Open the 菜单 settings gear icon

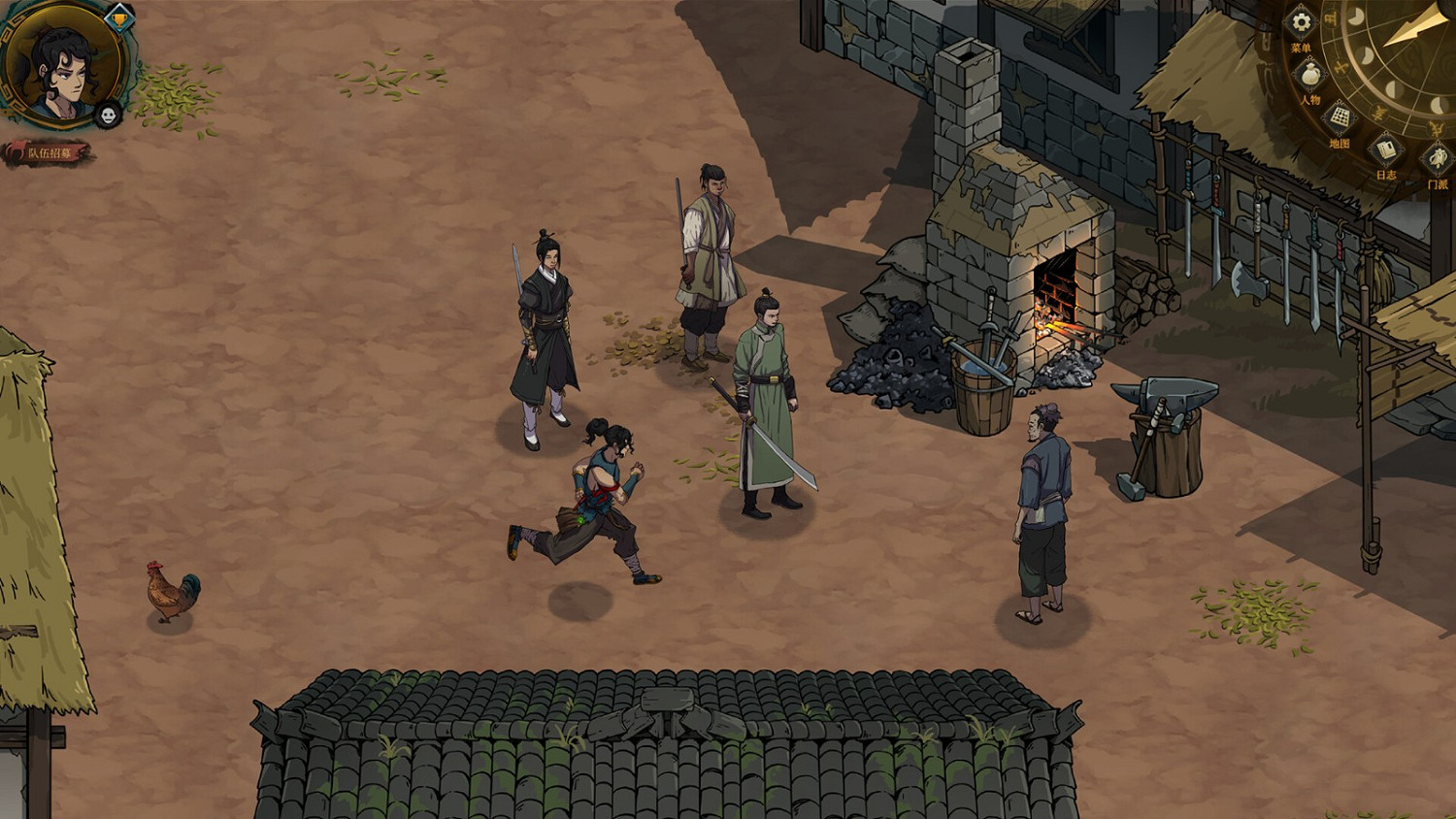click(x=1300, y=21)
